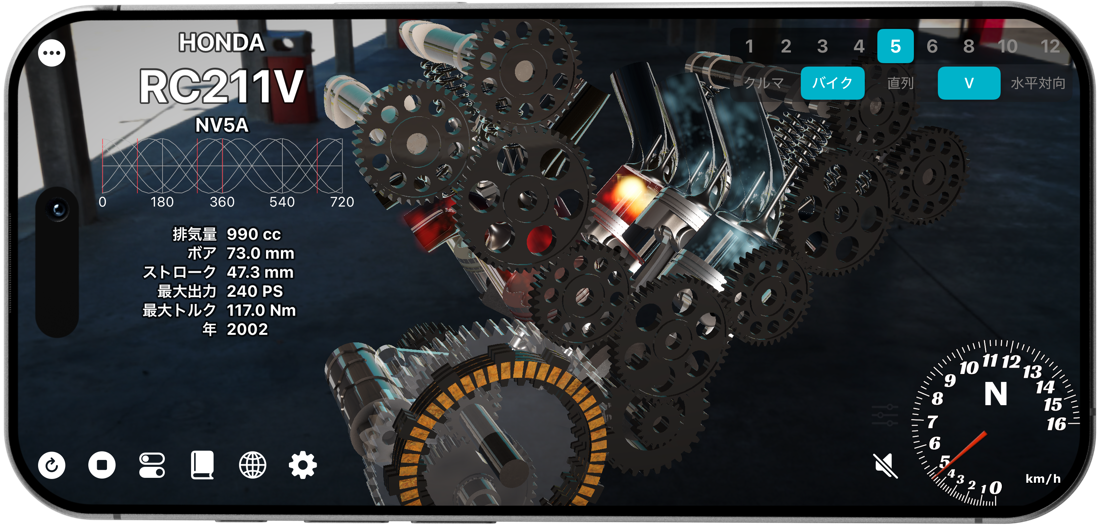Select the highlighted 5-cylinder button
Image resolution: width=1100 pixels, height=525 pixels.
895,46
